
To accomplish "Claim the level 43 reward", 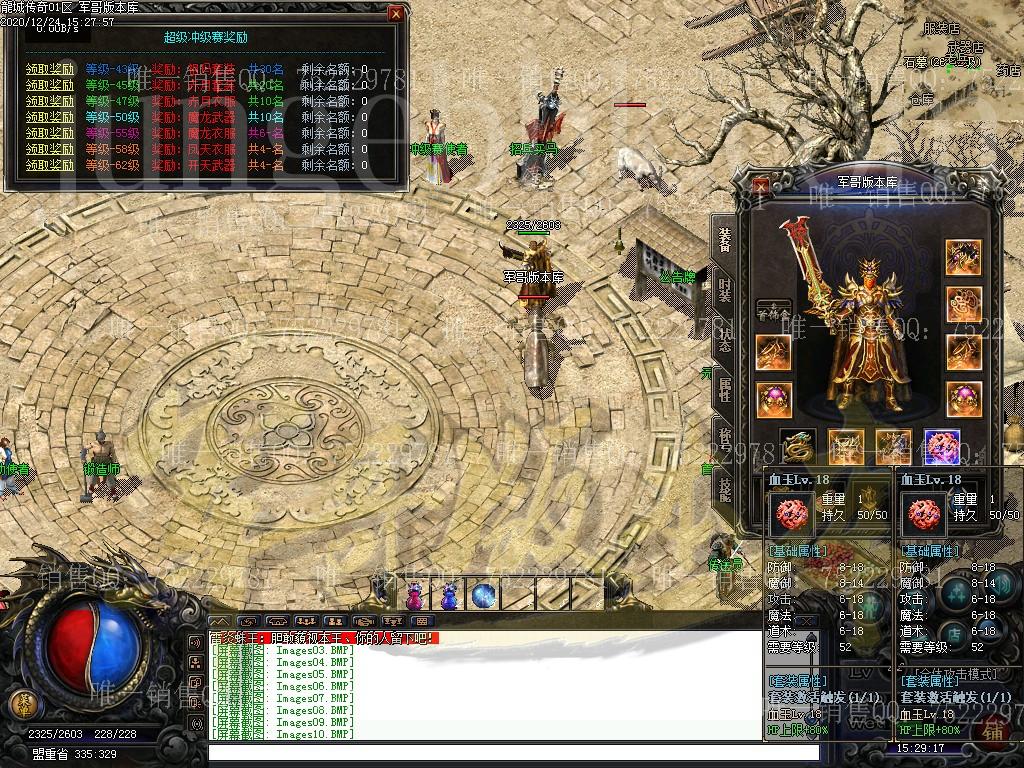I will click(x=50, y=69).
